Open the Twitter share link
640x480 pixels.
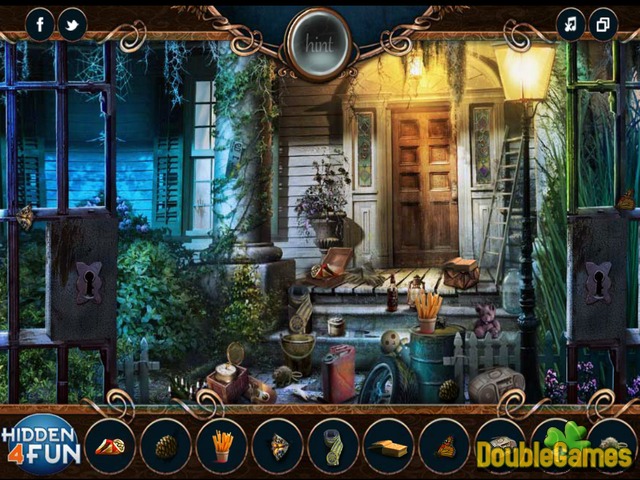[72, 24]
